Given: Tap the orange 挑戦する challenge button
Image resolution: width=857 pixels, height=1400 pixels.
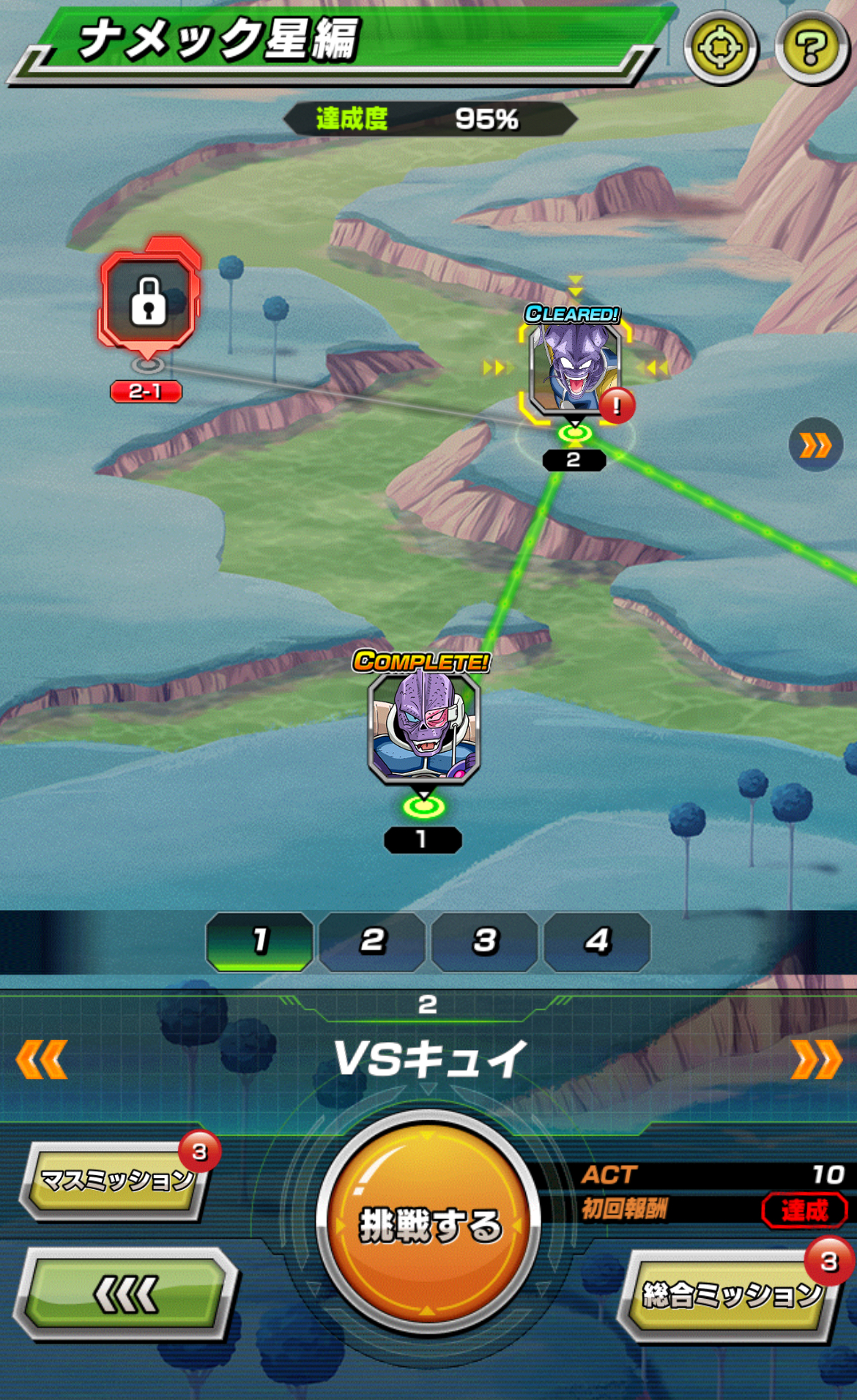Looking at the screenshot, I should (x=428, y=1222).
